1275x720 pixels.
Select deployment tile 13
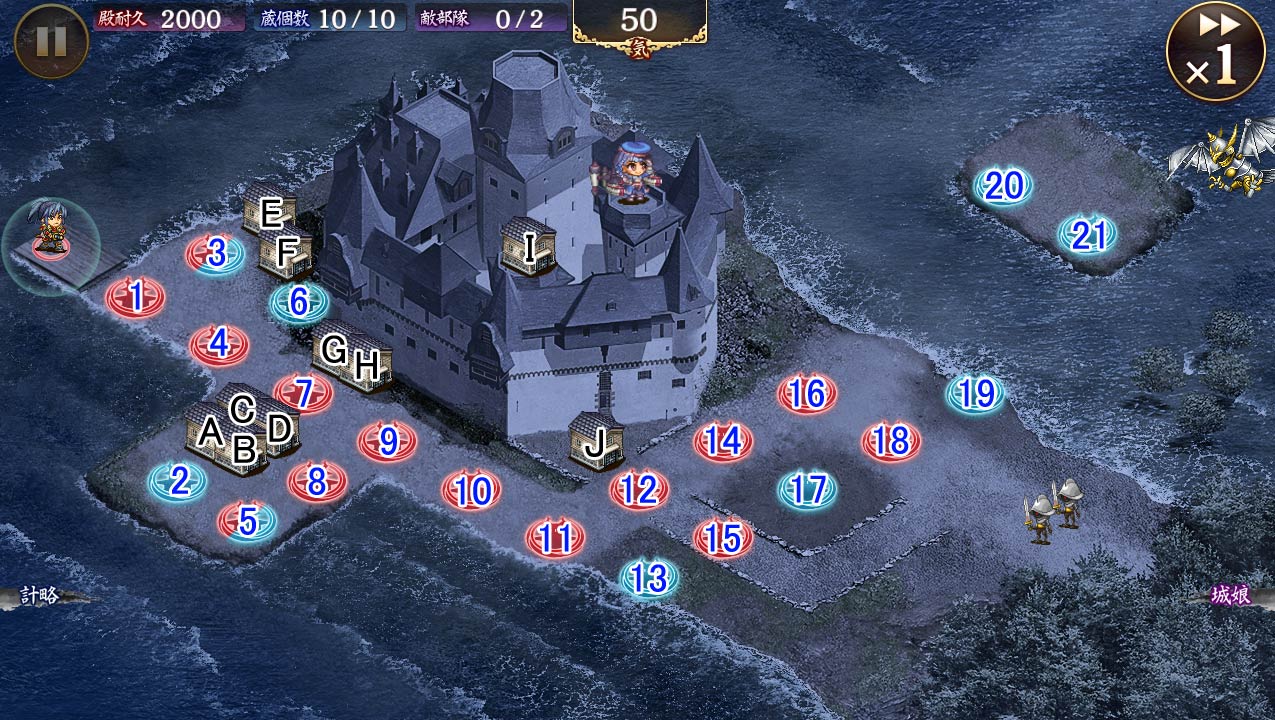pos(649,577)
